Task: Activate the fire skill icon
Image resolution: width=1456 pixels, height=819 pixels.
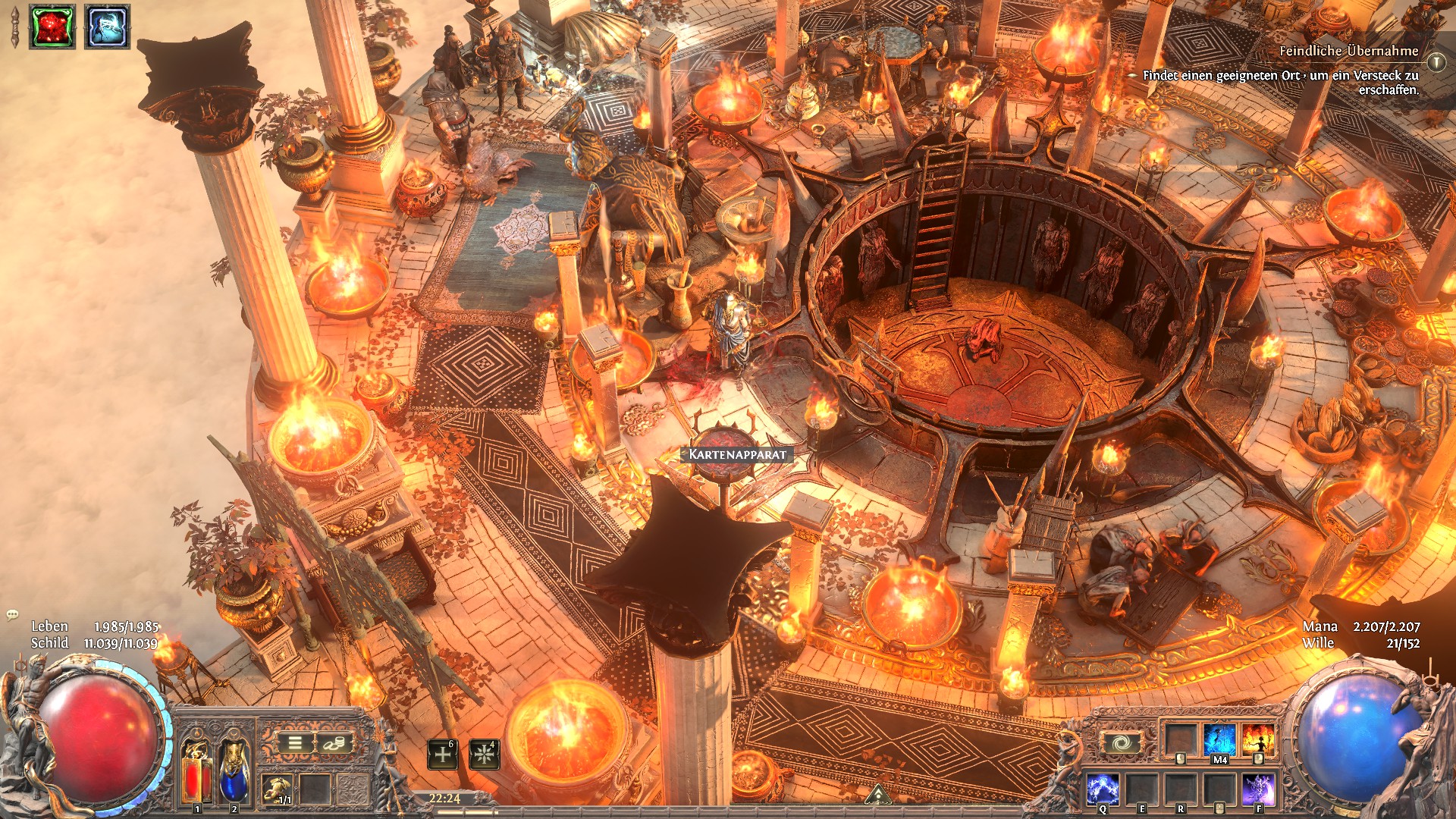Action: (x=1258, y=740)
